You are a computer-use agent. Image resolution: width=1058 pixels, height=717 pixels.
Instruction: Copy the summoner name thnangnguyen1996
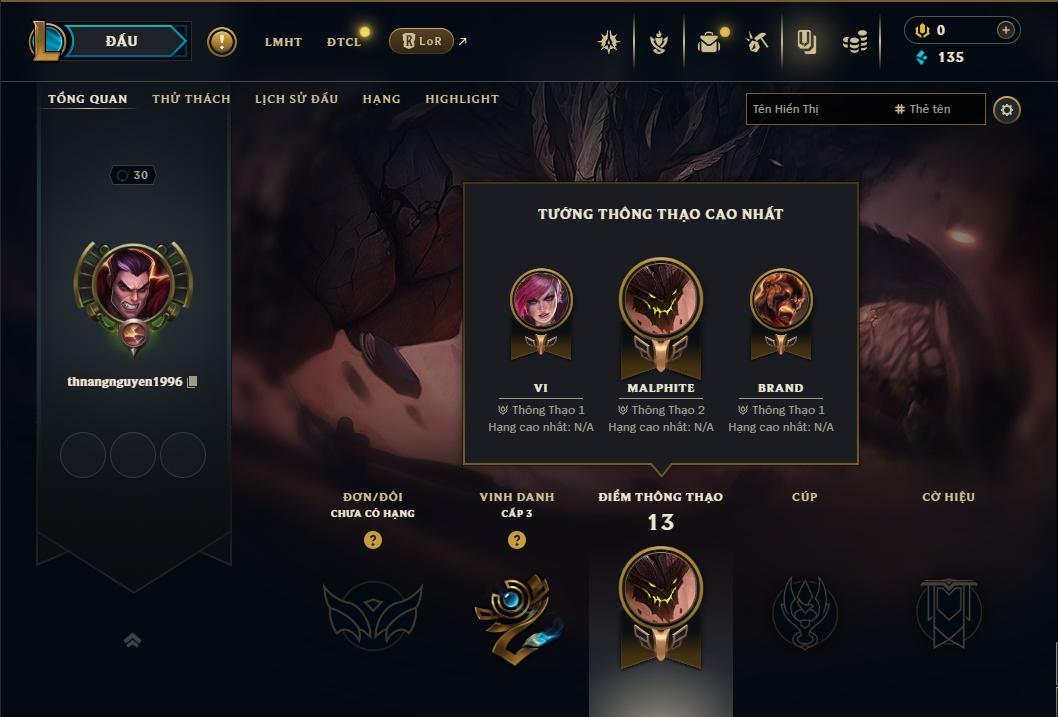coord(192,382)
